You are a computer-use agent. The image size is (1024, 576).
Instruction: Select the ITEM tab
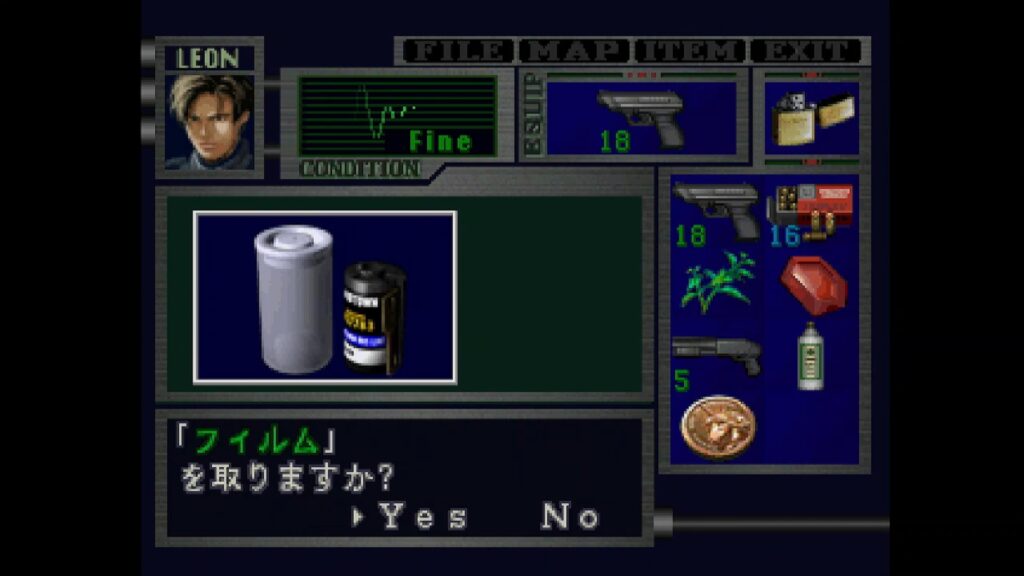(x=691, y=51)
